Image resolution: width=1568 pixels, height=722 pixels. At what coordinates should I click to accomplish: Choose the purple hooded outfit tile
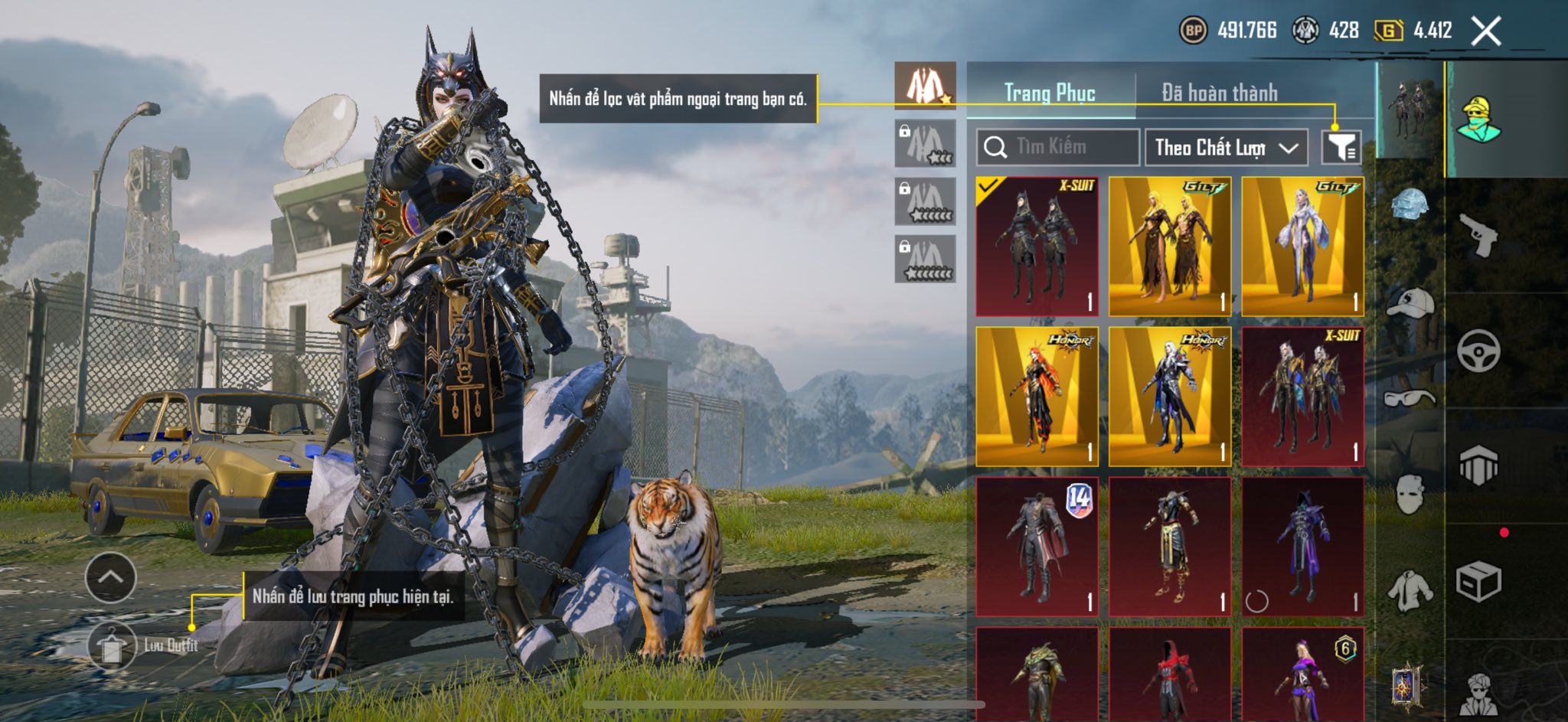pos(1302,547)
